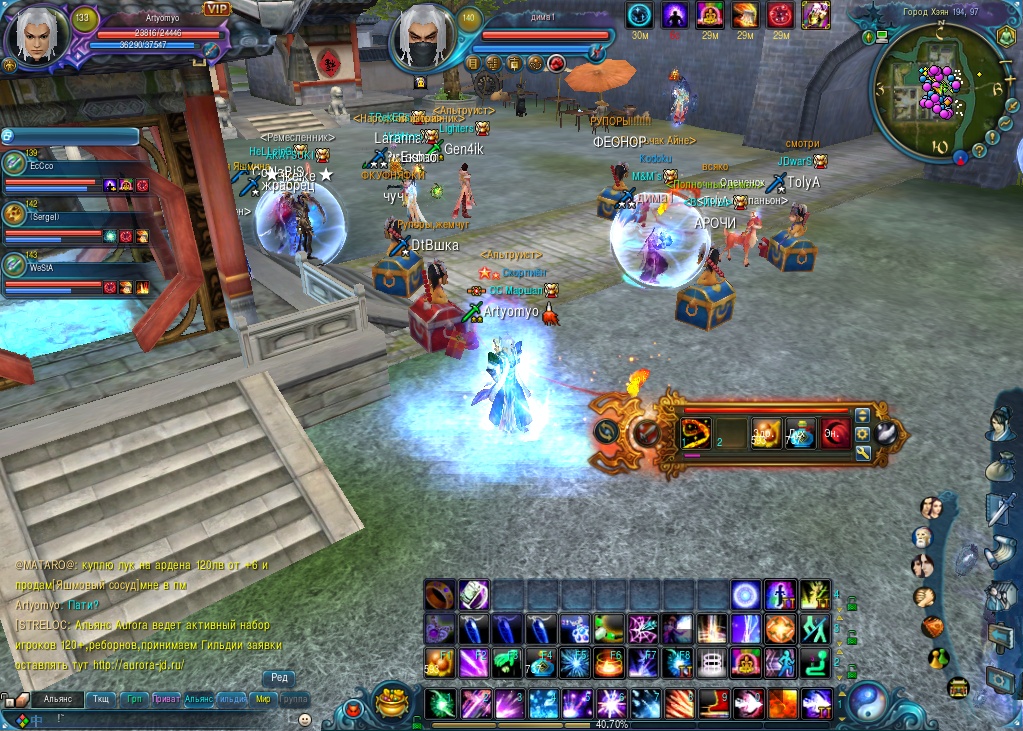Click the VIP badge on player frame

[216, 9]
